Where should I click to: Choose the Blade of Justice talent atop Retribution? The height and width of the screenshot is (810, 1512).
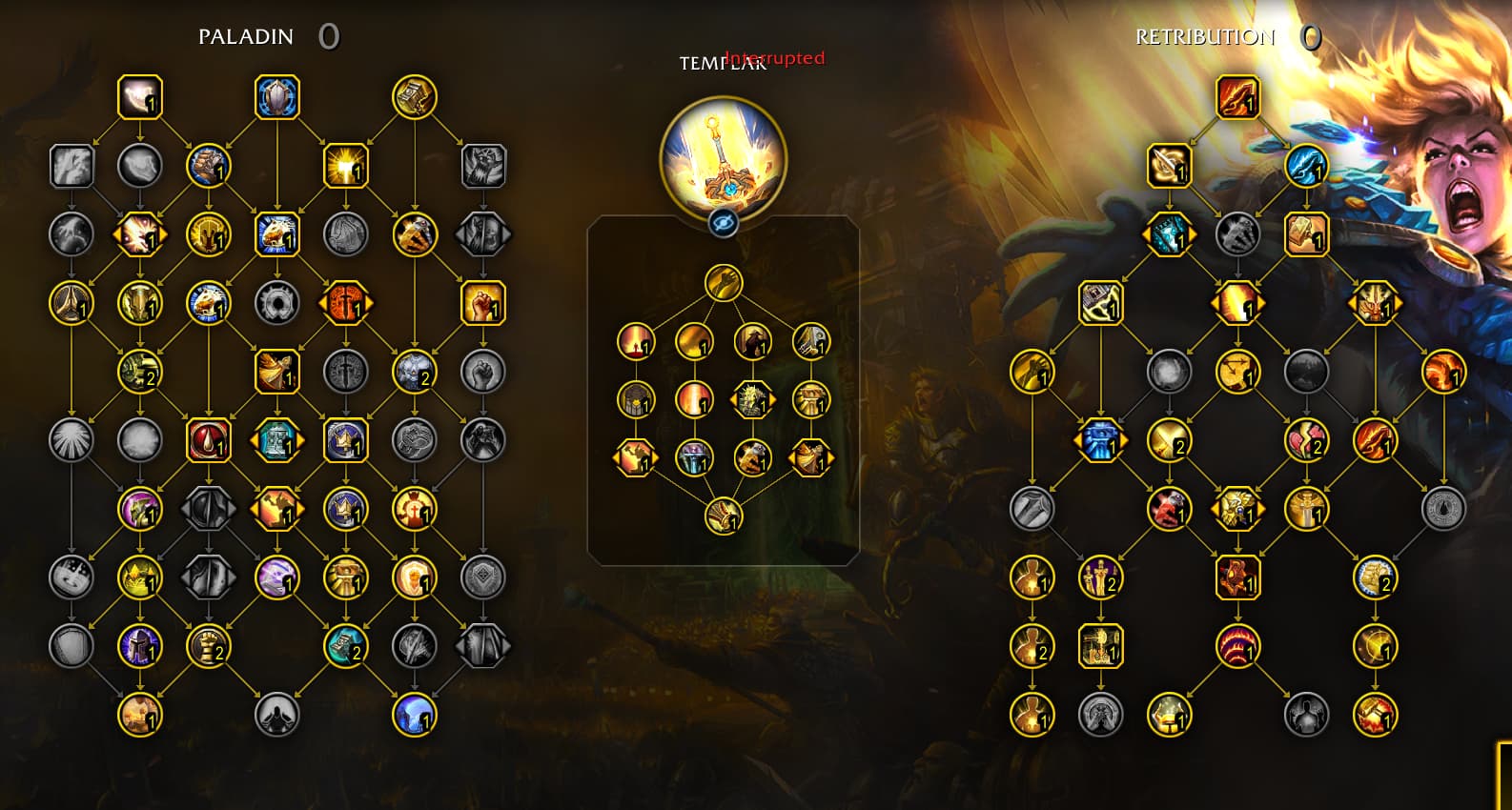[1237, 97]
